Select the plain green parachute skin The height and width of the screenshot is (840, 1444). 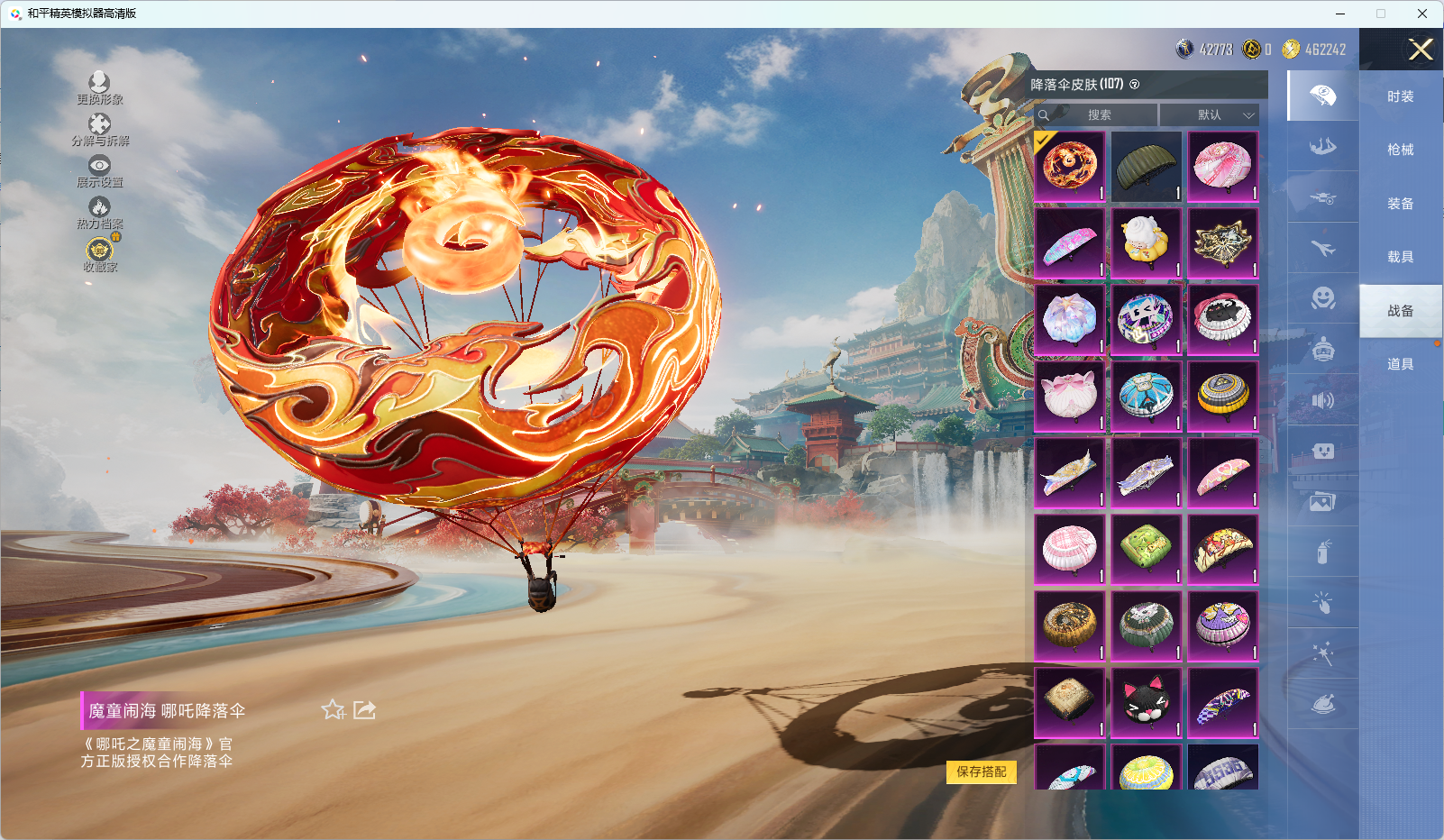[1146, 167]
